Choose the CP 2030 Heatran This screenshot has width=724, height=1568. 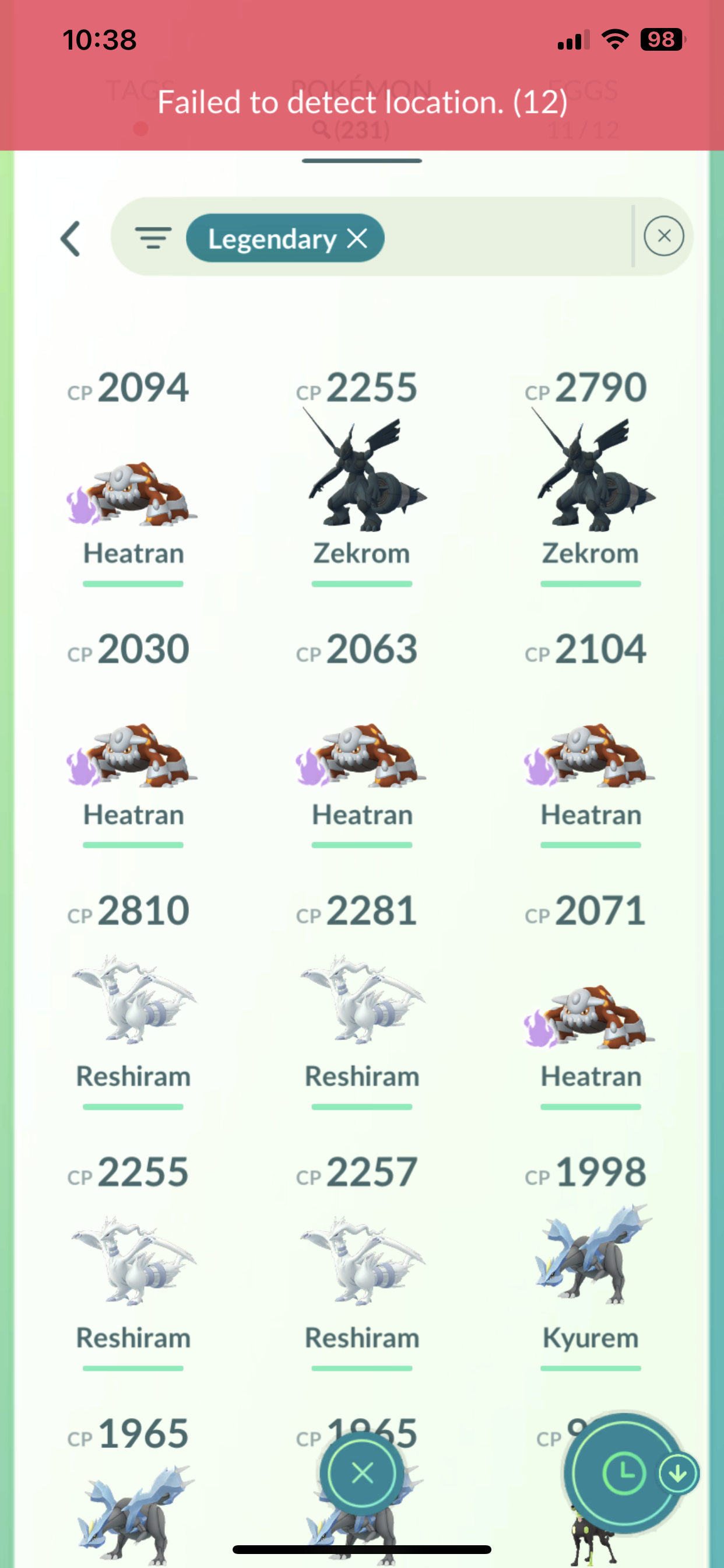click(133, 755)
